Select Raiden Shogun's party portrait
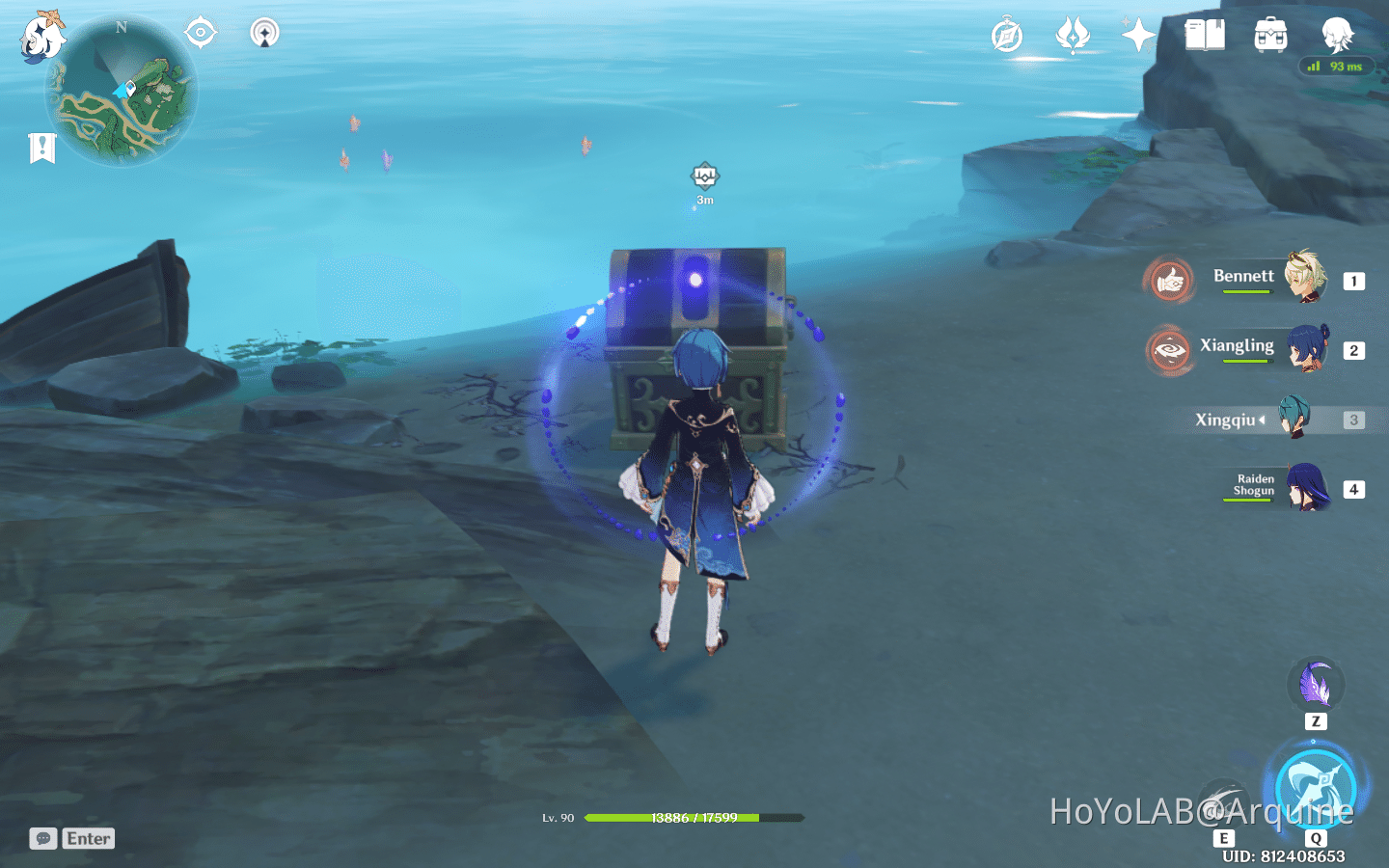Screen dimensions: 1389x868 tap(1307, 488)
